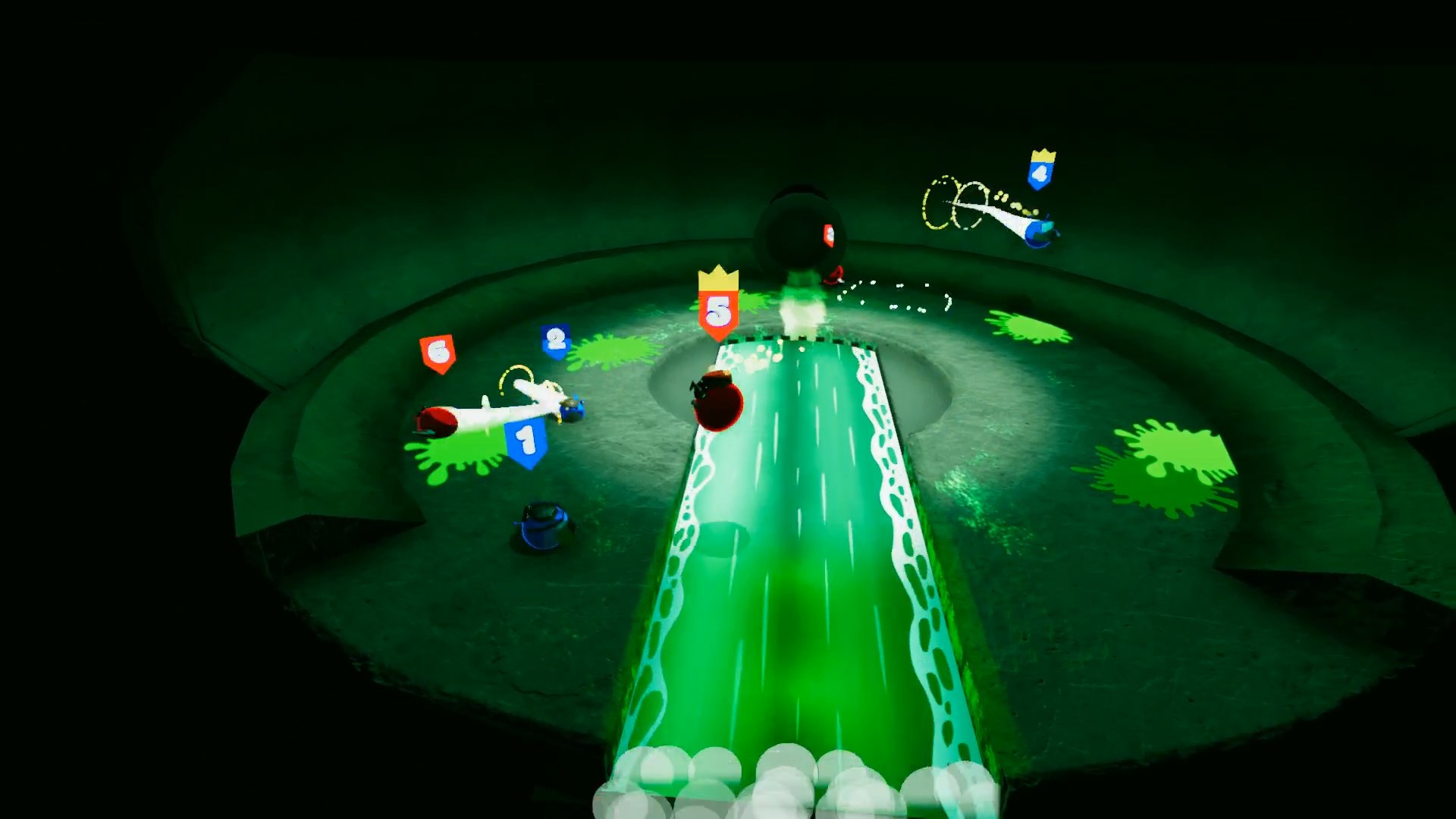Click the red rank 3 marker

pyautogui.click(x=830, y=235)
